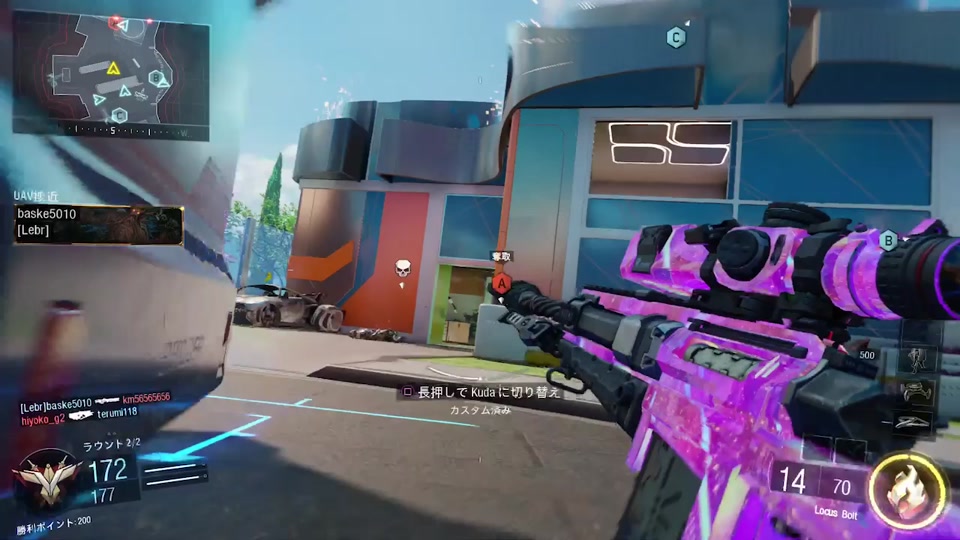
Task: Select the objective C hexagon marker
Action: (676, 38)
